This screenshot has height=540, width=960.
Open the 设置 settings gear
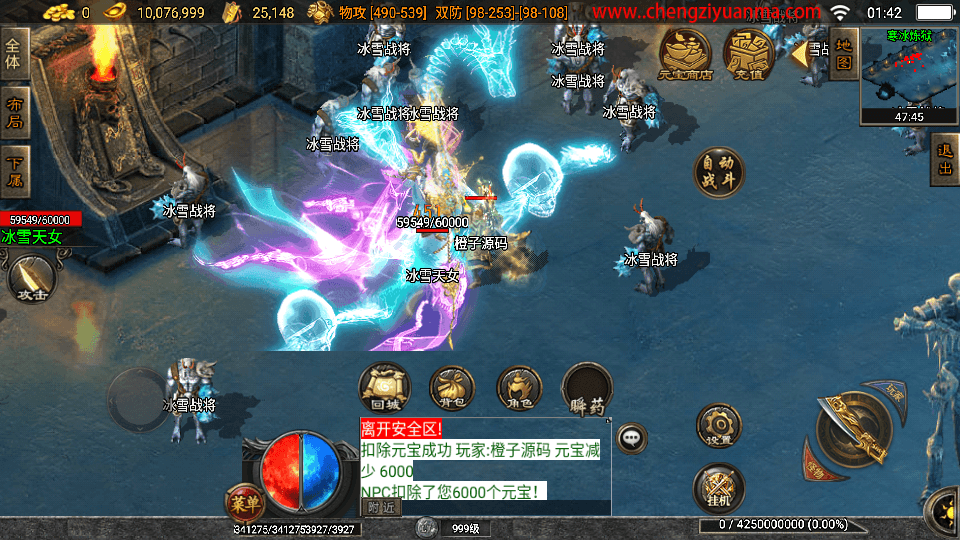pyautogui.click(x=718, y=427)
